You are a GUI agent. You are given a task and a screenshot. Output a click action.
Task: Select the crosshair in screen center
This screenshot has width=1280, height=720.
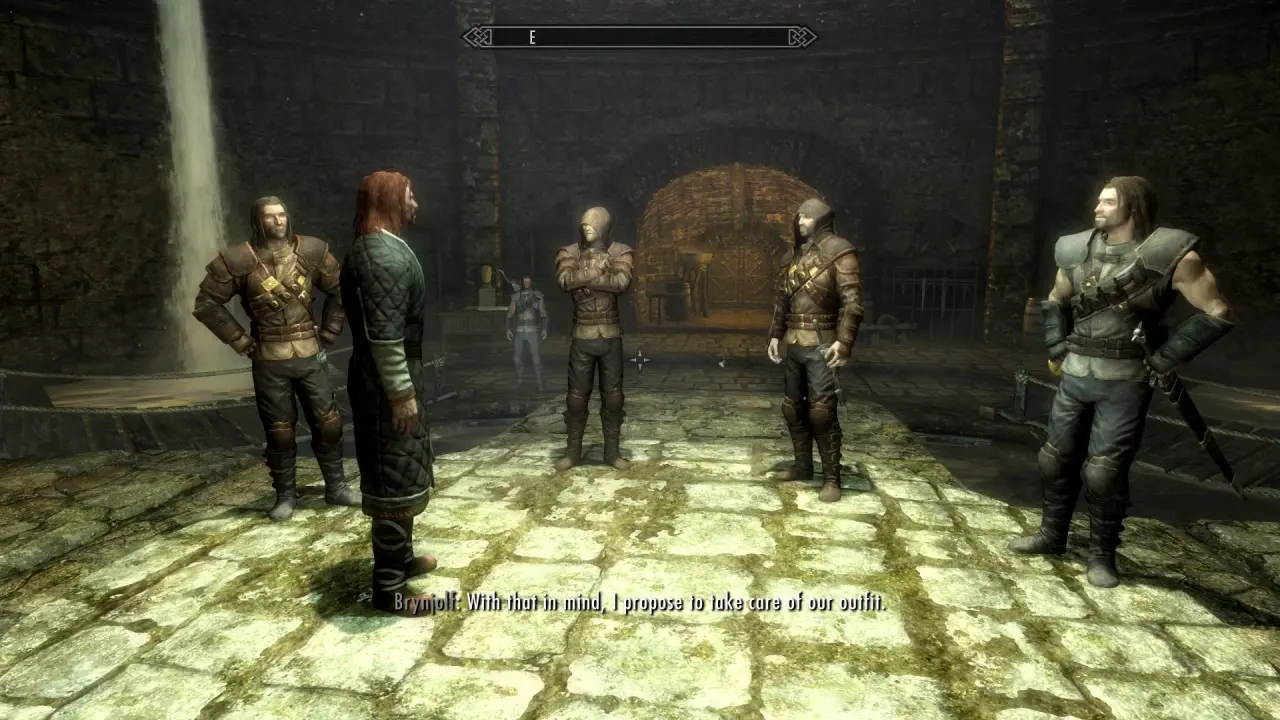[x=640, y=360]
